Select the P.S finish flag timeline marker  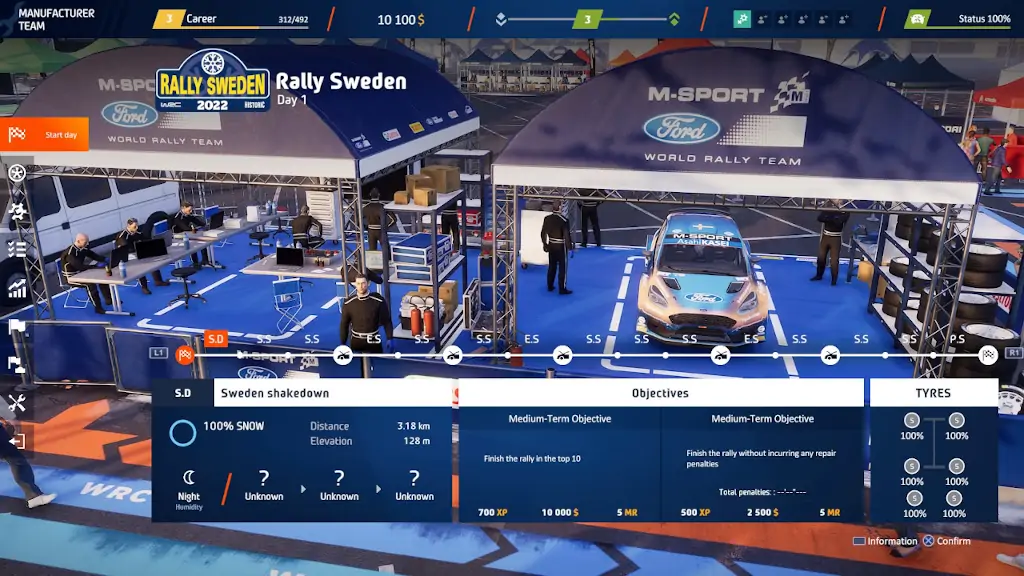tap(988, 354)
